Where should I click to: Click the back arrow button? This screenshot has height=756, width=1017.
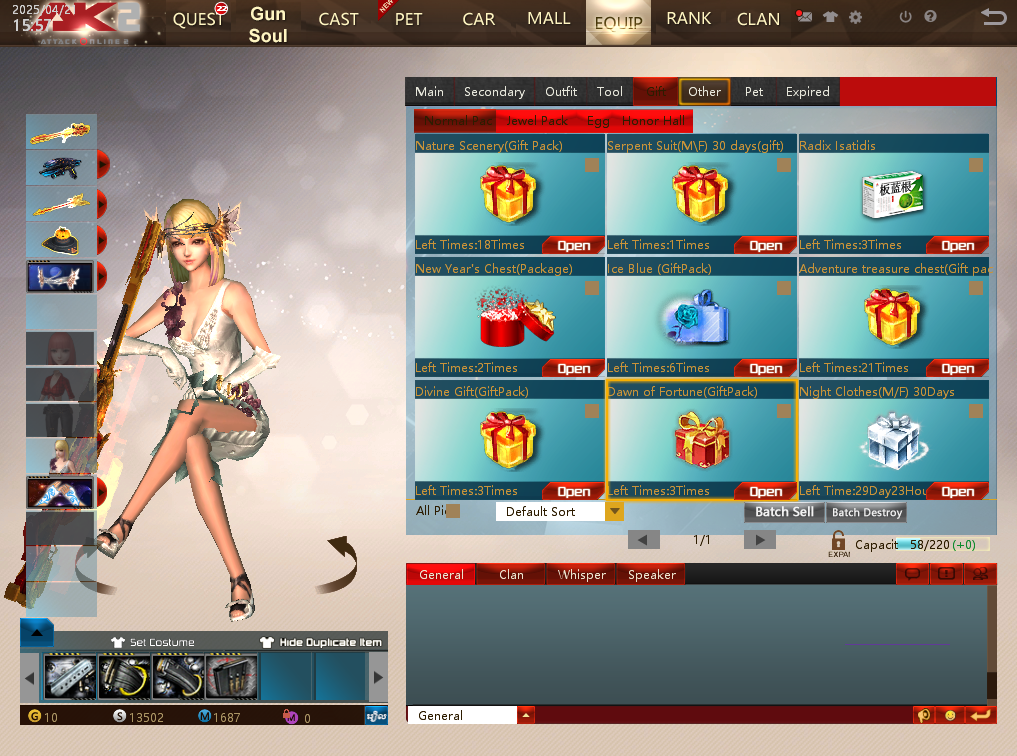tap(993, 17)
